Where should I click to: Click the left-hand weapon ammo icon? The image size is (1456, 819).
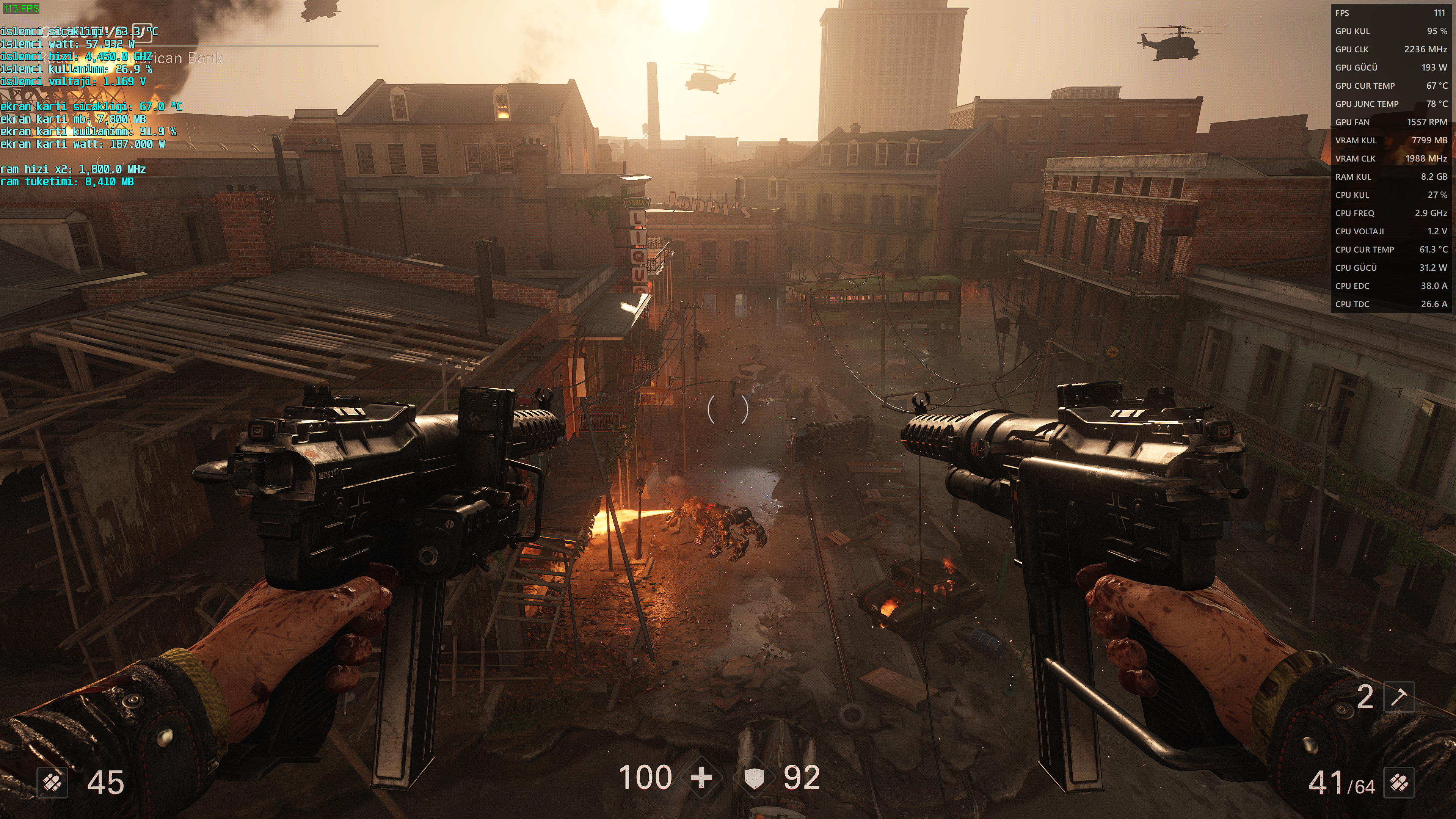pos(53,783)
